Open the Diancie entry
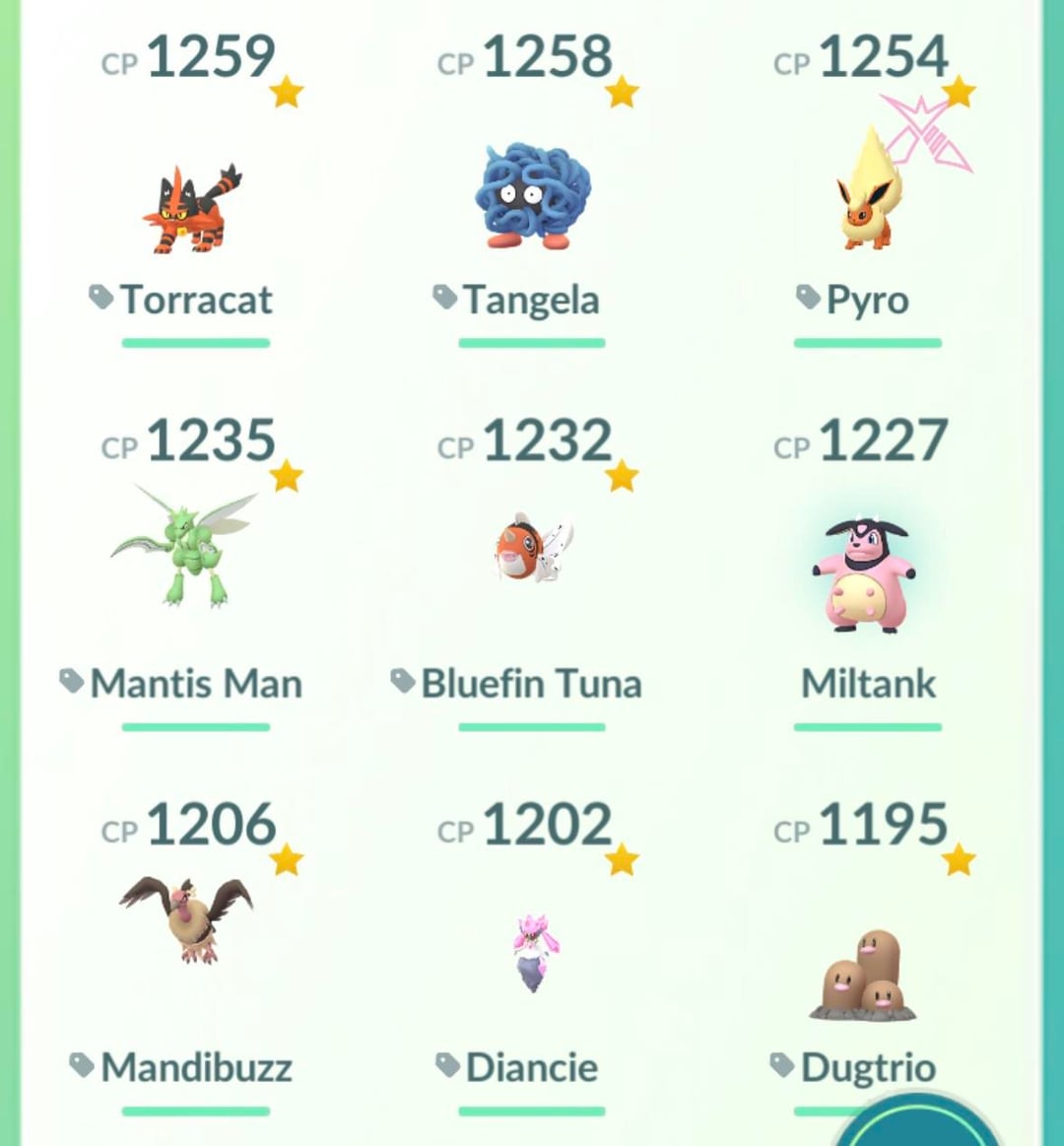This screenshot has height=1146, width=1064. tap(532, 951)
